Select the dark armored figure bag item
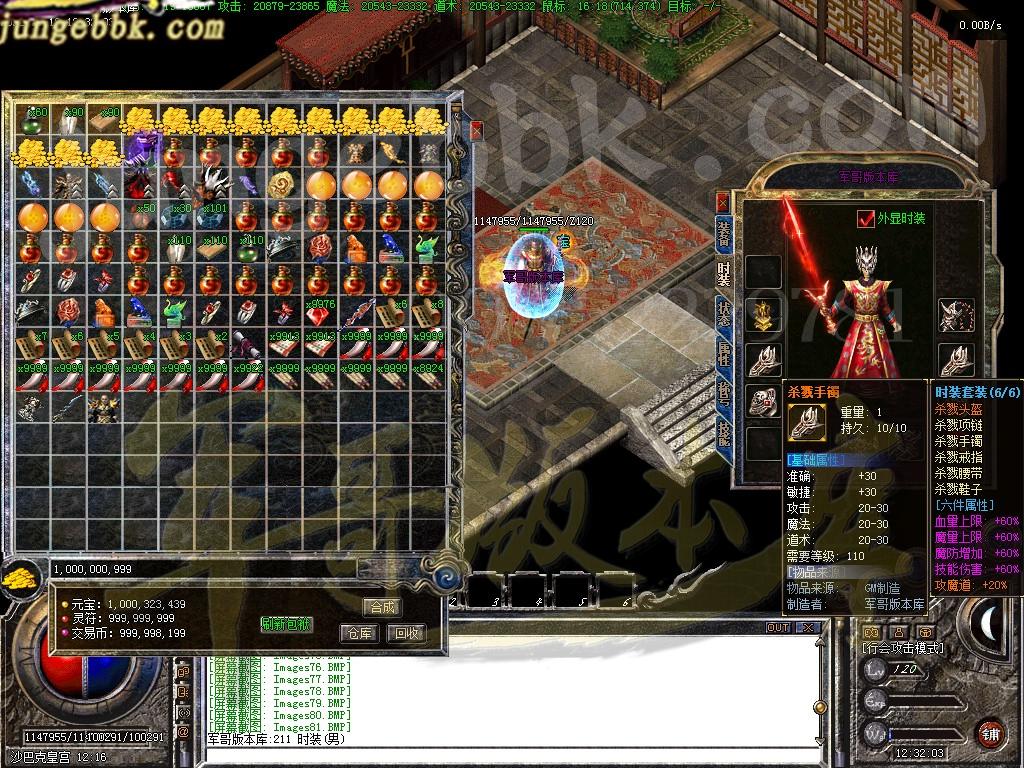Screen dimensions: 1024x768 coord(103,408)
